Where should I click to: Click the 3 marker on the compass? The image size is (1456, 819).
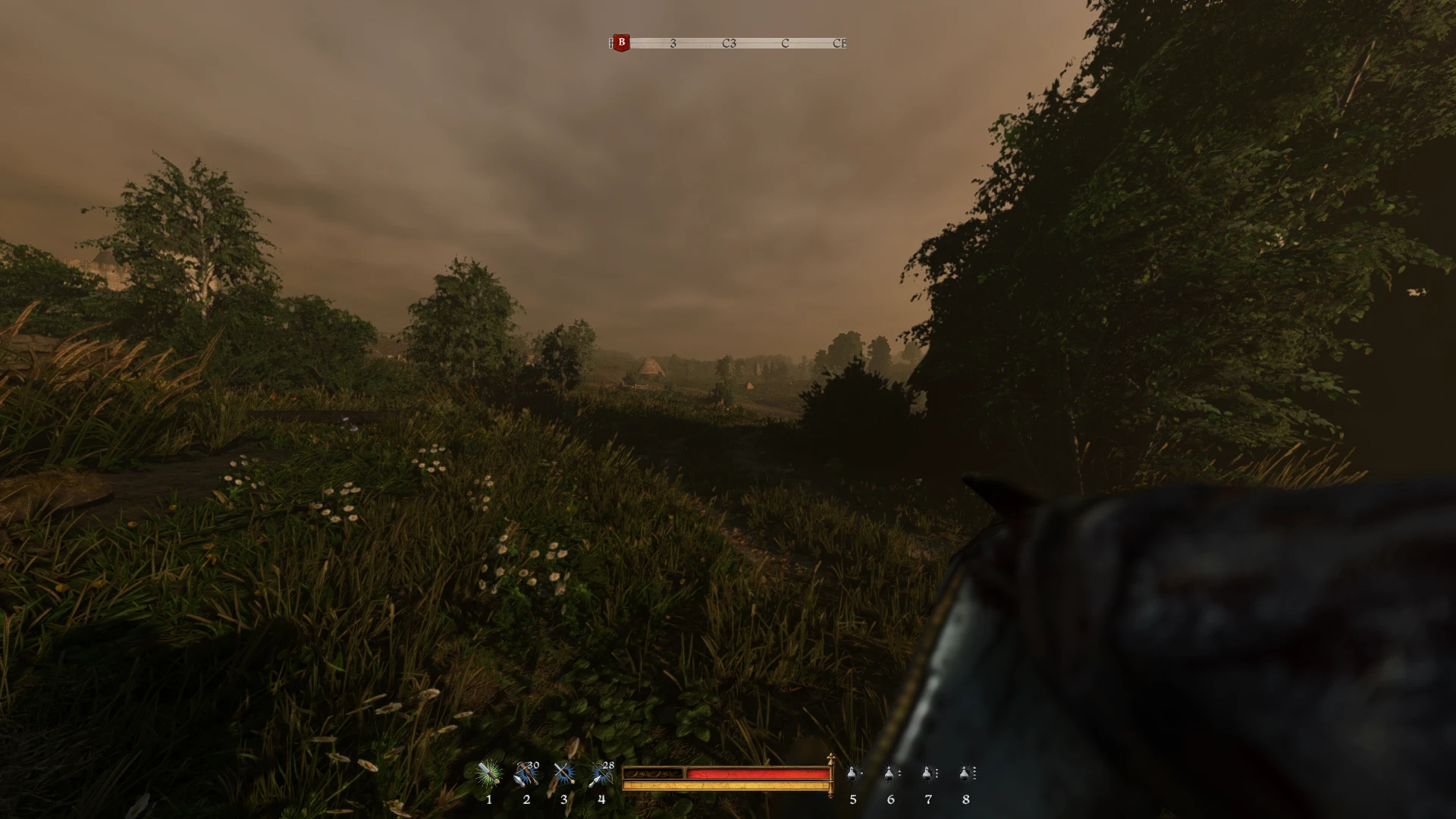(x=672, y=44)
